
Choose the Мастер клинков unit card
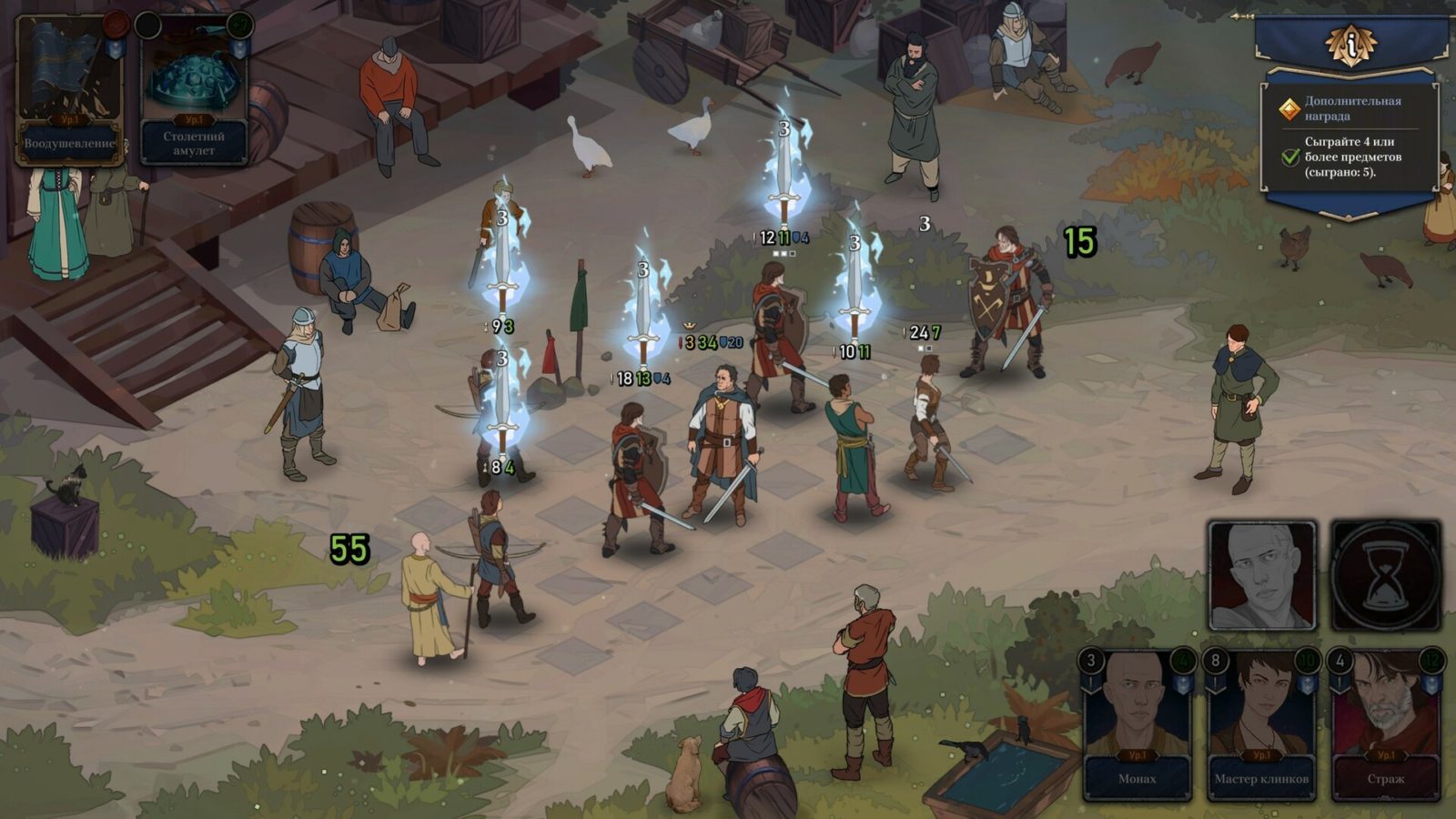(x=1261, y=725)
